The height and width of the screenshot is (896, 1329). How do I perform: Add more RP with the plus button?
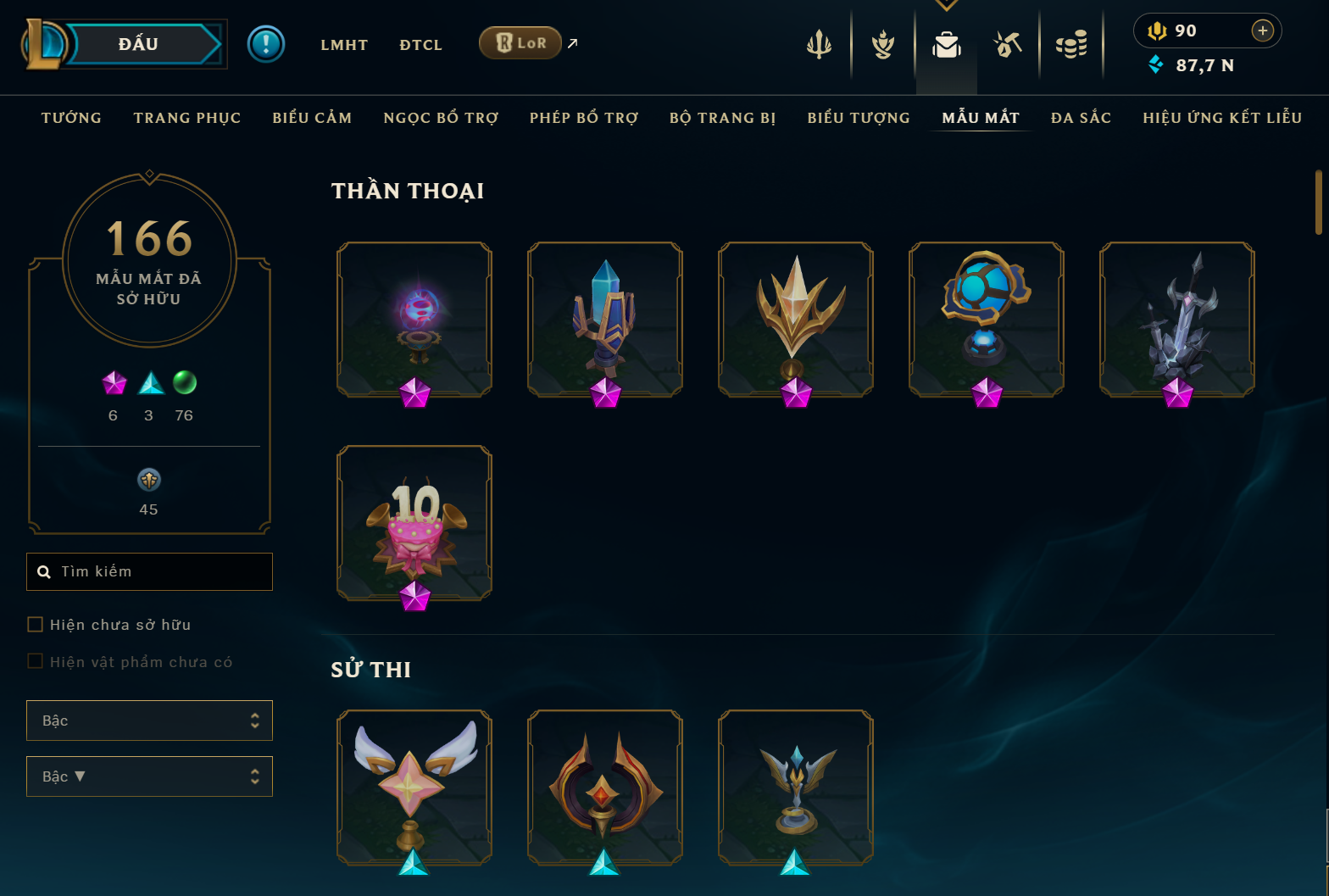point(1263,31)
